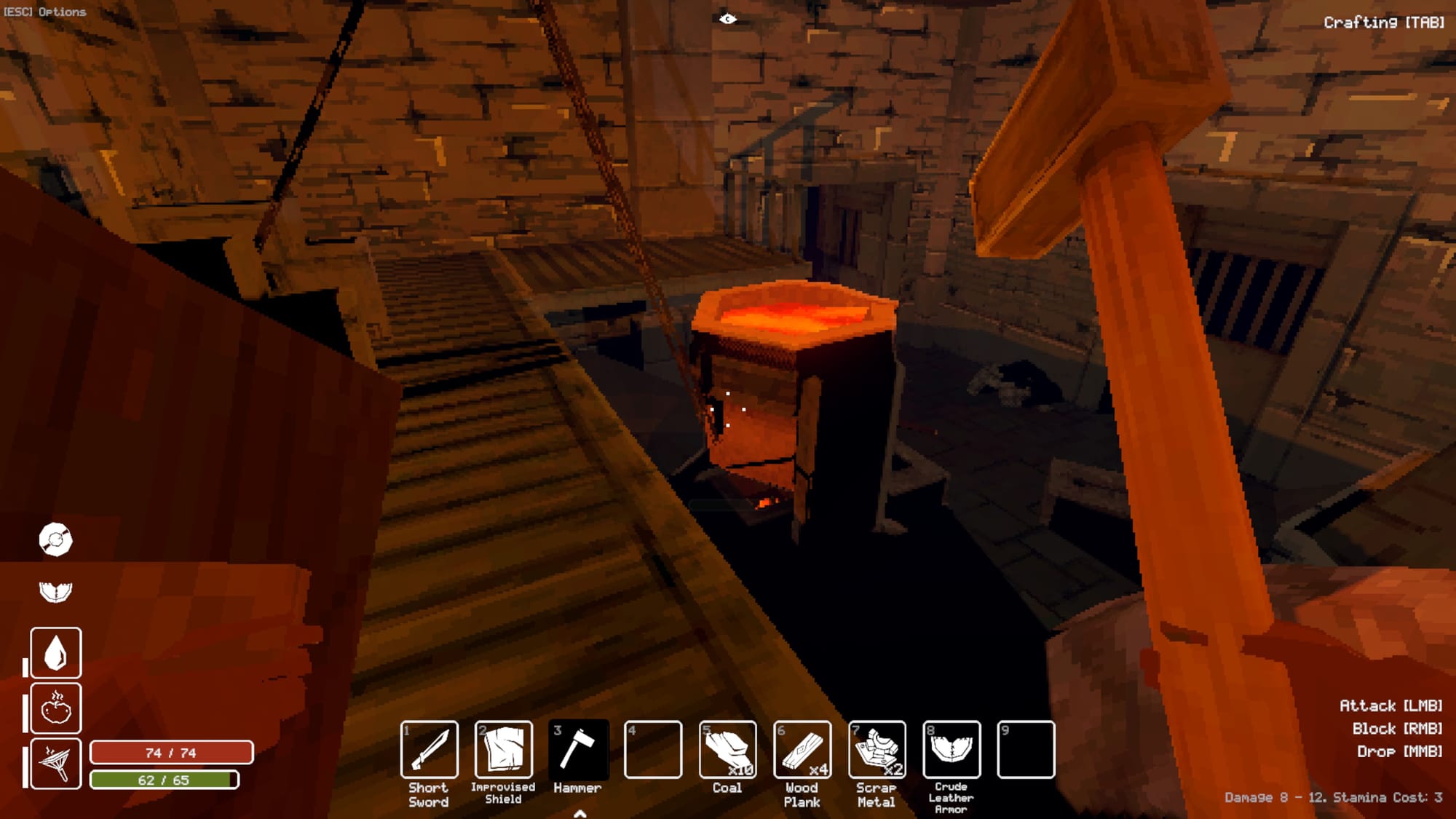Image resolution: width=1456 pixels, height=819 pixels.
Task: Click the equipped leather armor icon
Action: pos(55,591)
